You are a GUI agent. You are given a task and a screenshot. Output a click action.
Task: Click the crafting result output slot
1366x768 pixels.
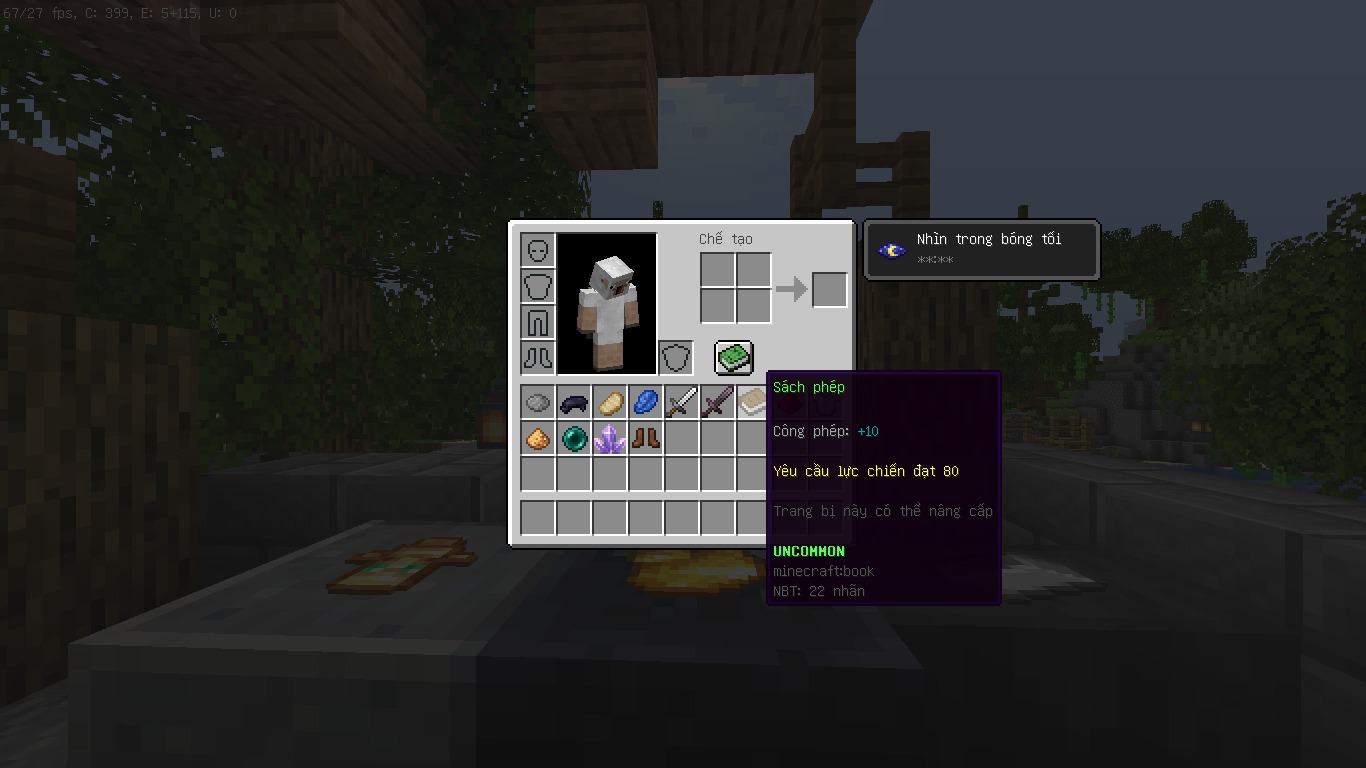pos(830,290)
